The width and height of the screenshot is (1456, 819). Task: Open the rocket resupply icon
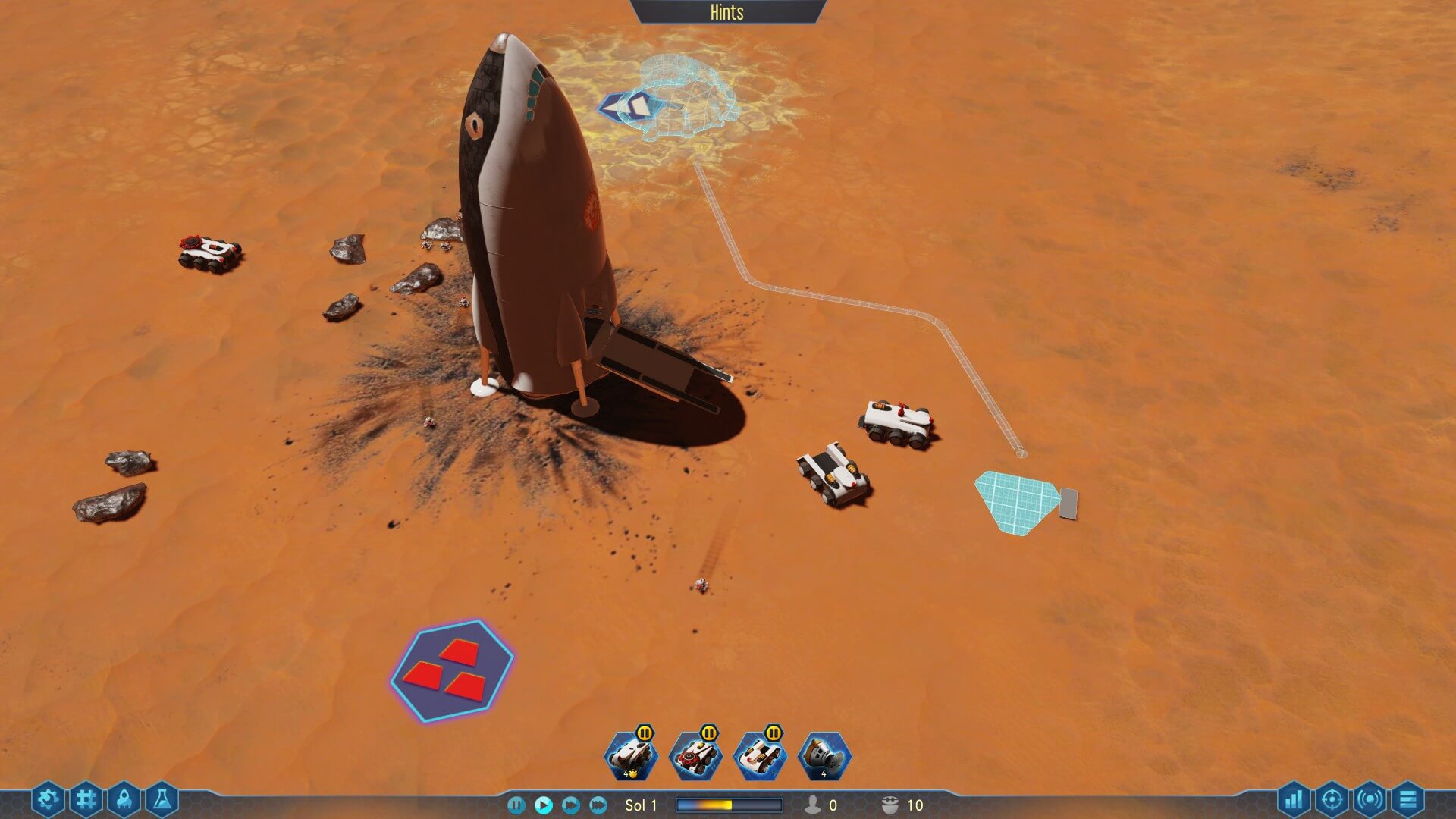coord(124,799)
